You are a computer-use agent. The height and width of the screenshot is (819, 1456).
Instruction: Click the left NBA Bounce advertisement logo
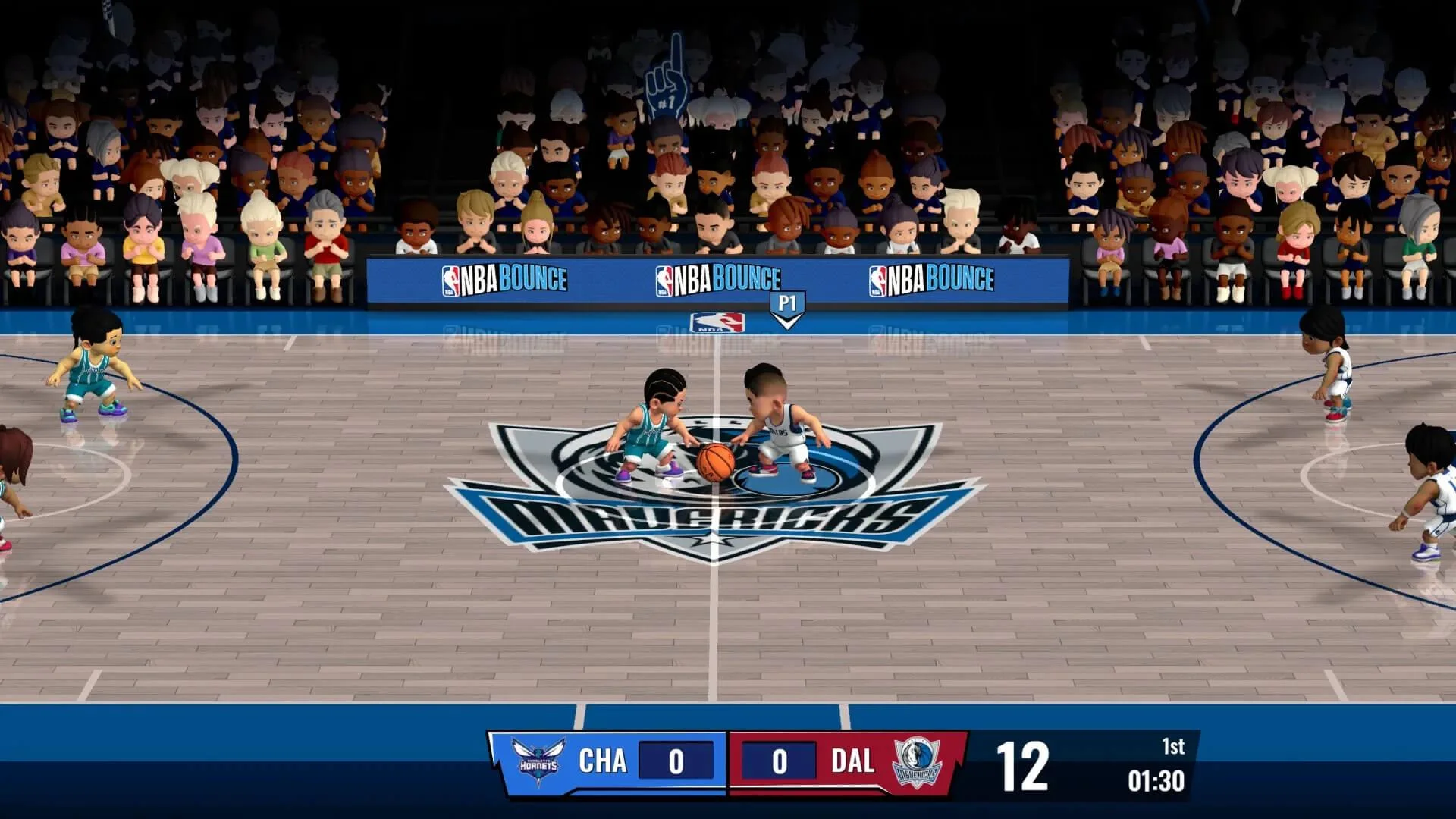[x=507, y=278]
